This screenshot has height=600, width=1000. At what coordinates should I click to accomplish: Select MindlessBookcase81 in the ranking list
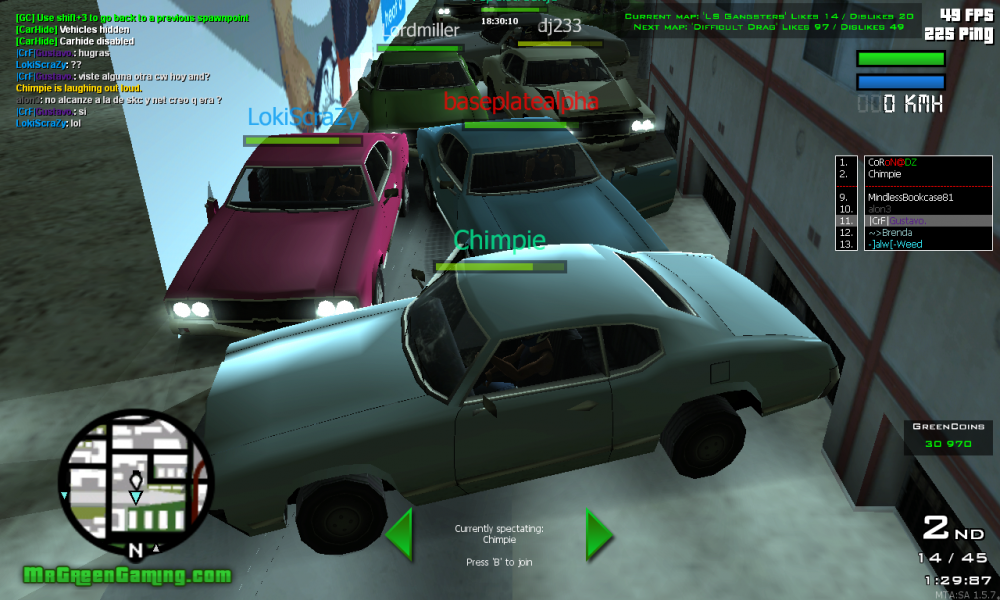click(910, 197)
